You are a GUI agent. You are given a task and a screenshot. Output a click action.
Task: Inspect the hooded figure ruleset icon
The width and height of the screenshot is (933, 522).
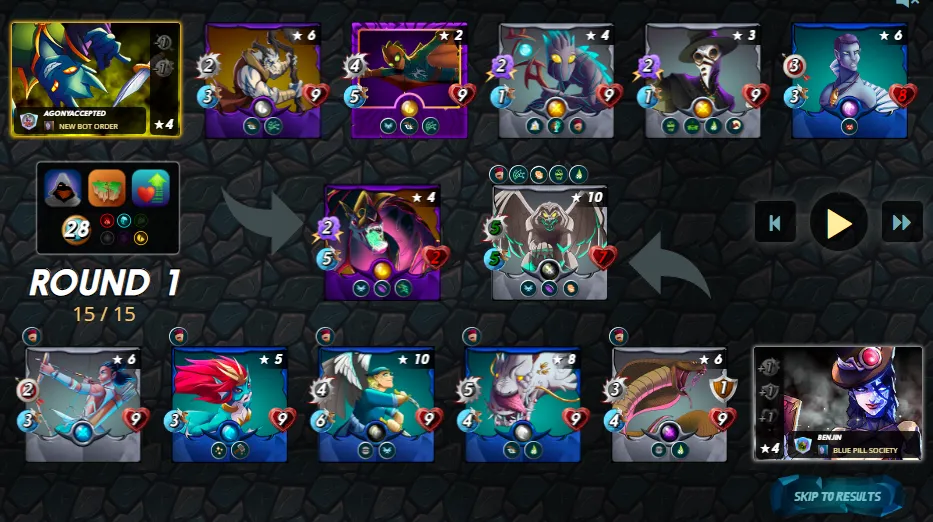[64, 187]
